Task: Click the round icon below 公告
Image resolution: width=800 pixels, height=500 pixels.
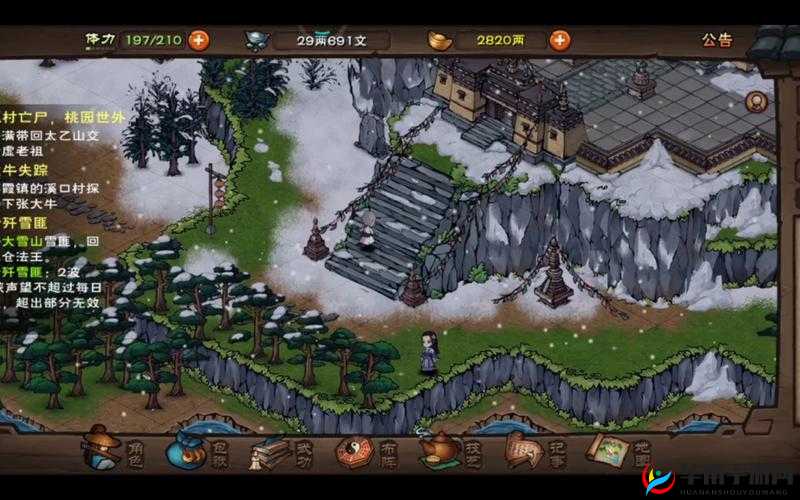Action: click(757, 101)
